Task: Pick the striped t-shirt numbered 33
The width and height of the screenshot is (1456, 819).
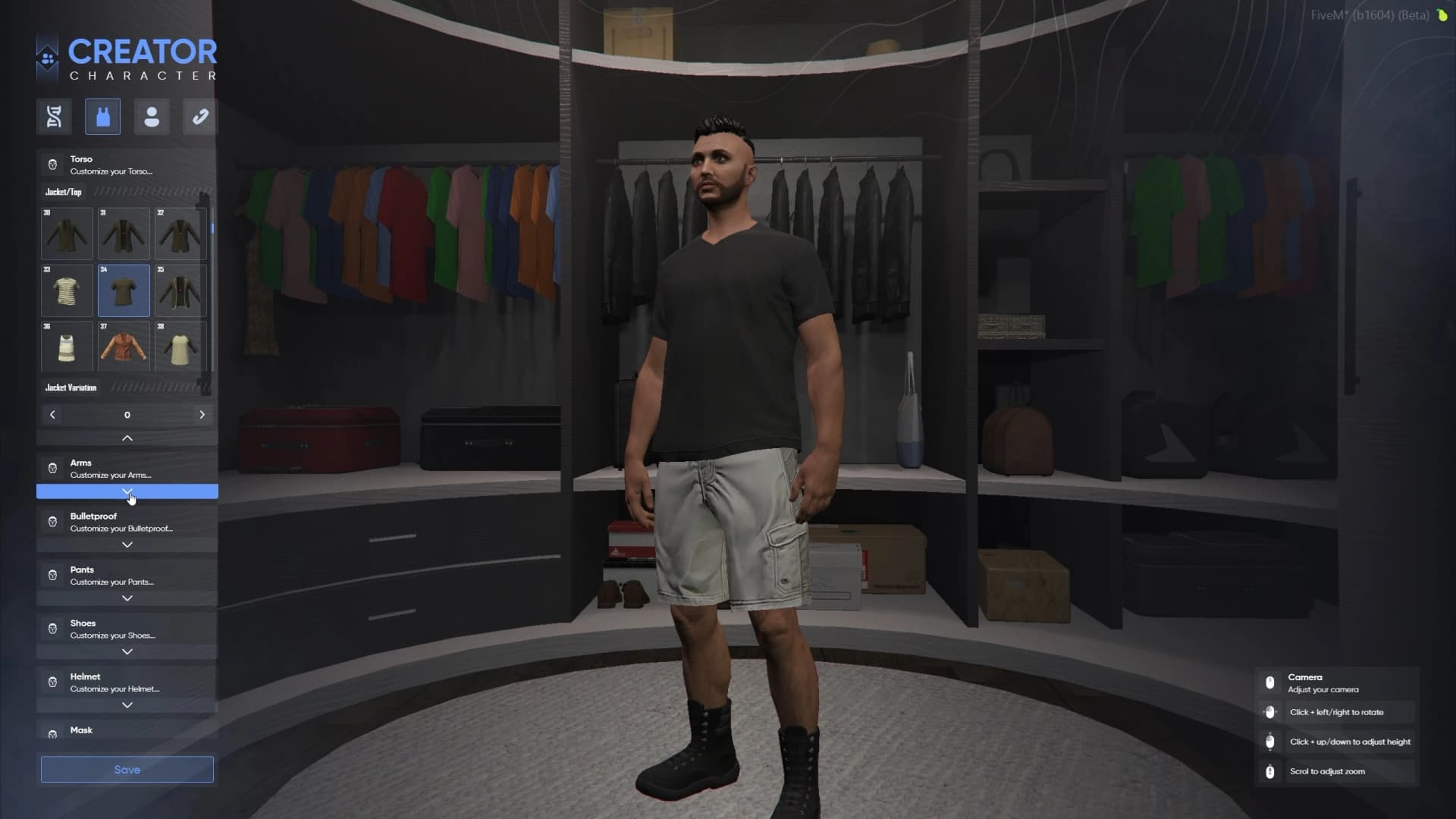Action: click(67, 290)
